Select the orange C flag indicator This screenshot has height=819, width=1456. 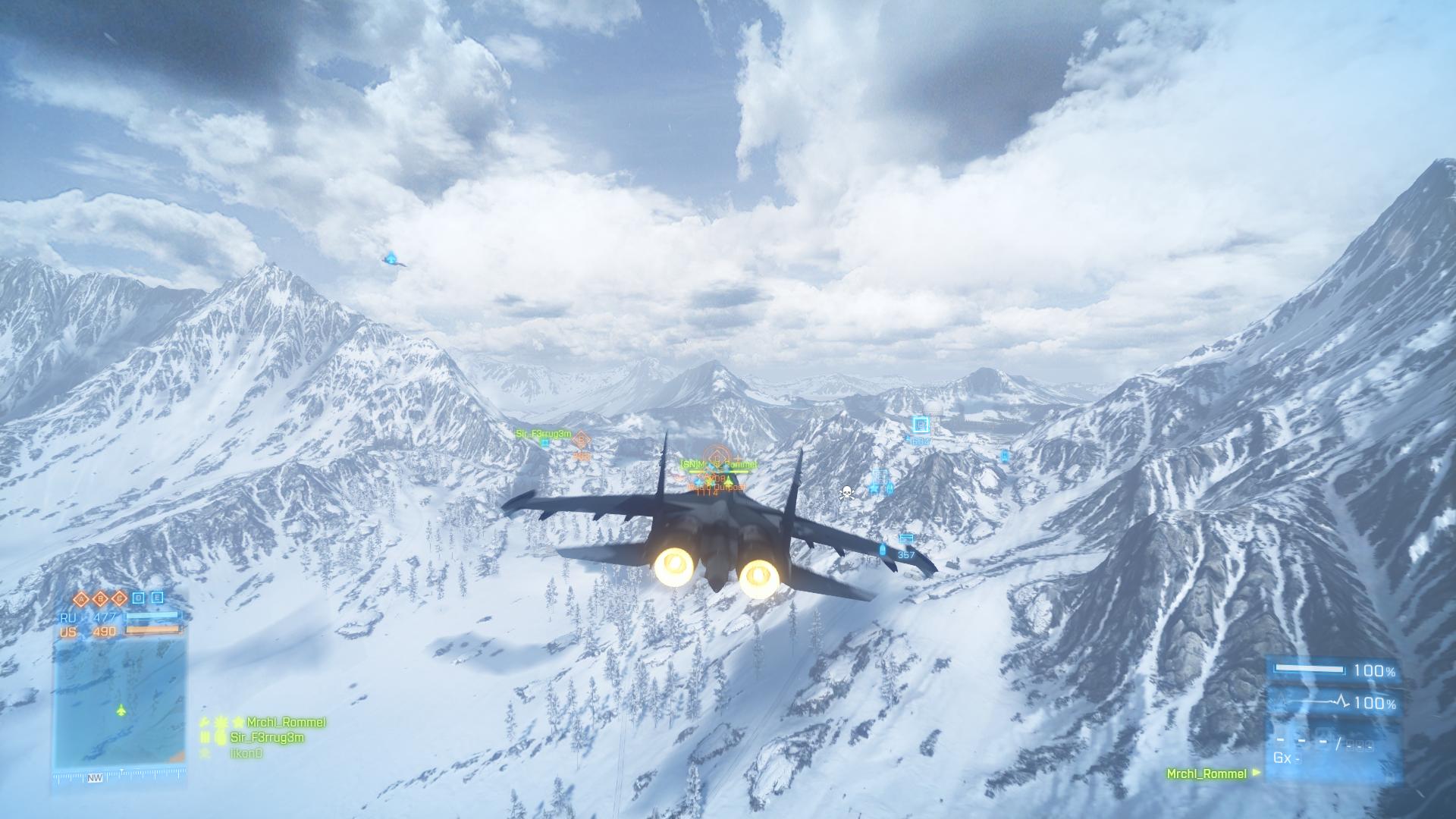click(x=118, y=598)
